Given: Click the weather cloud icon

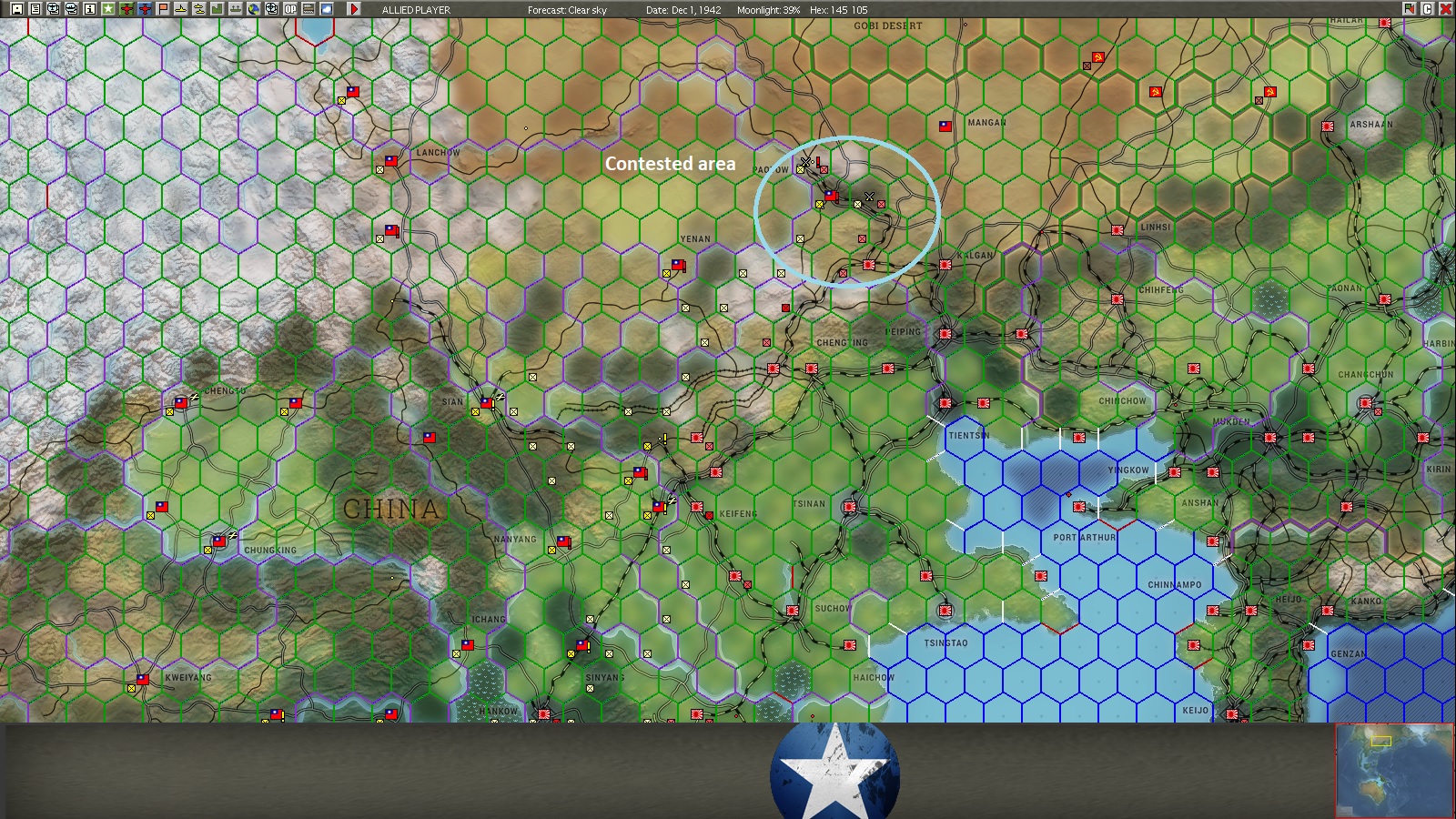Looking at the screenshot, I should 326,8.
